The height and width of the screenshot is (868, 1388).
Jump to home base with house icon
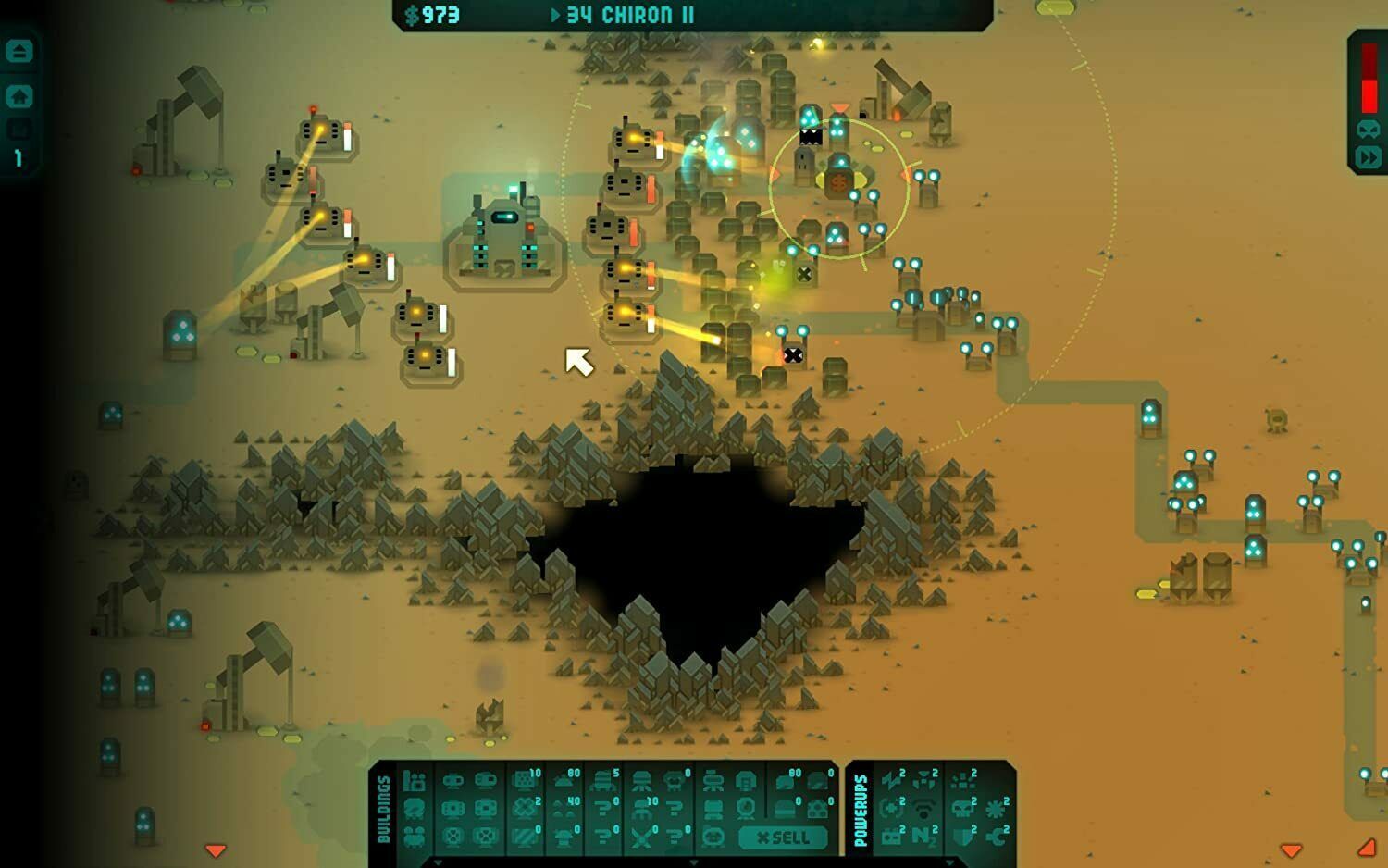pyautogui.click(x=19, y=96)
